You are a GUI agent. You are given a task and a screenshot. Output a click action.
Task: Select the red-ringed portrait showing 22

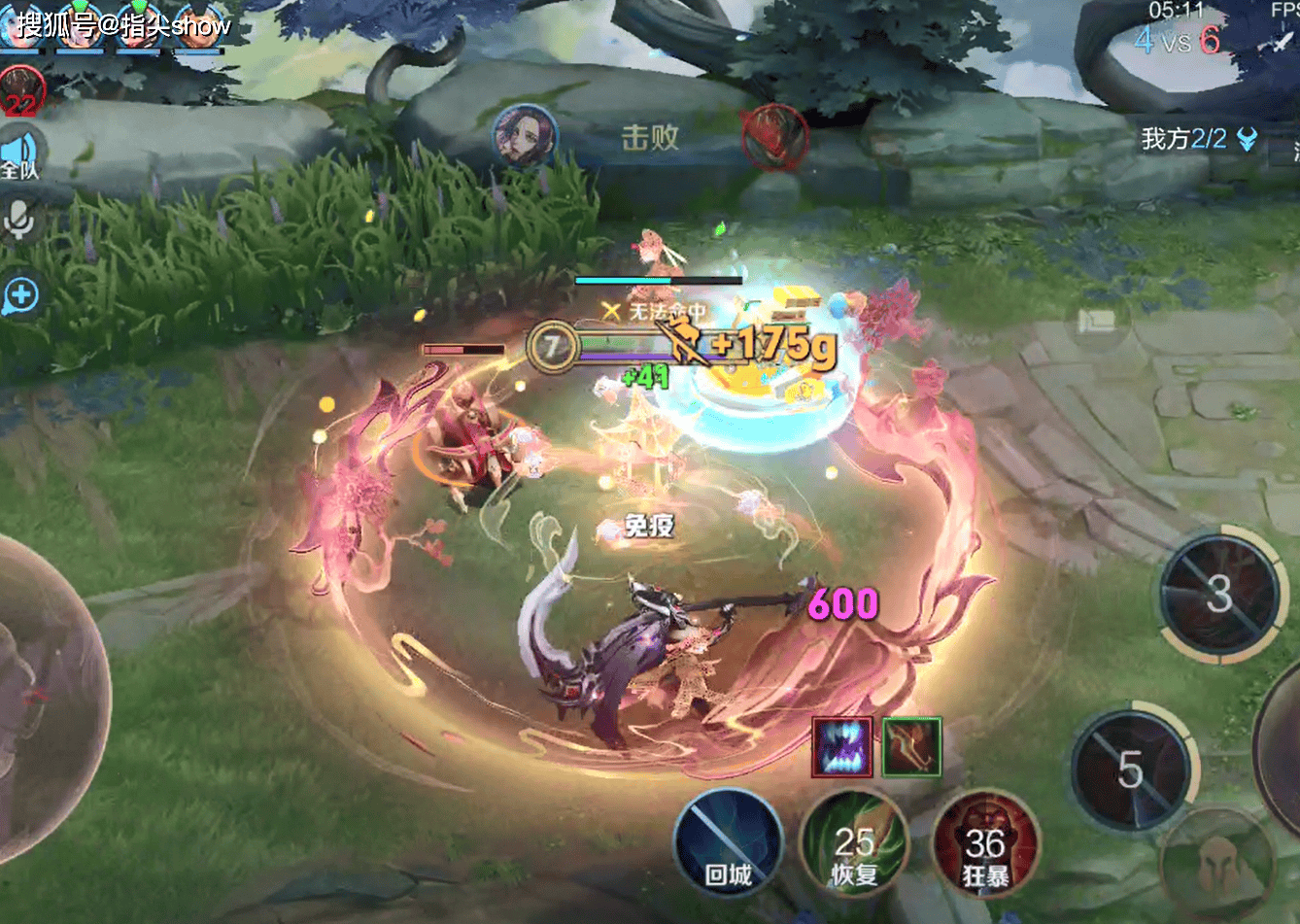coord(19,89)
